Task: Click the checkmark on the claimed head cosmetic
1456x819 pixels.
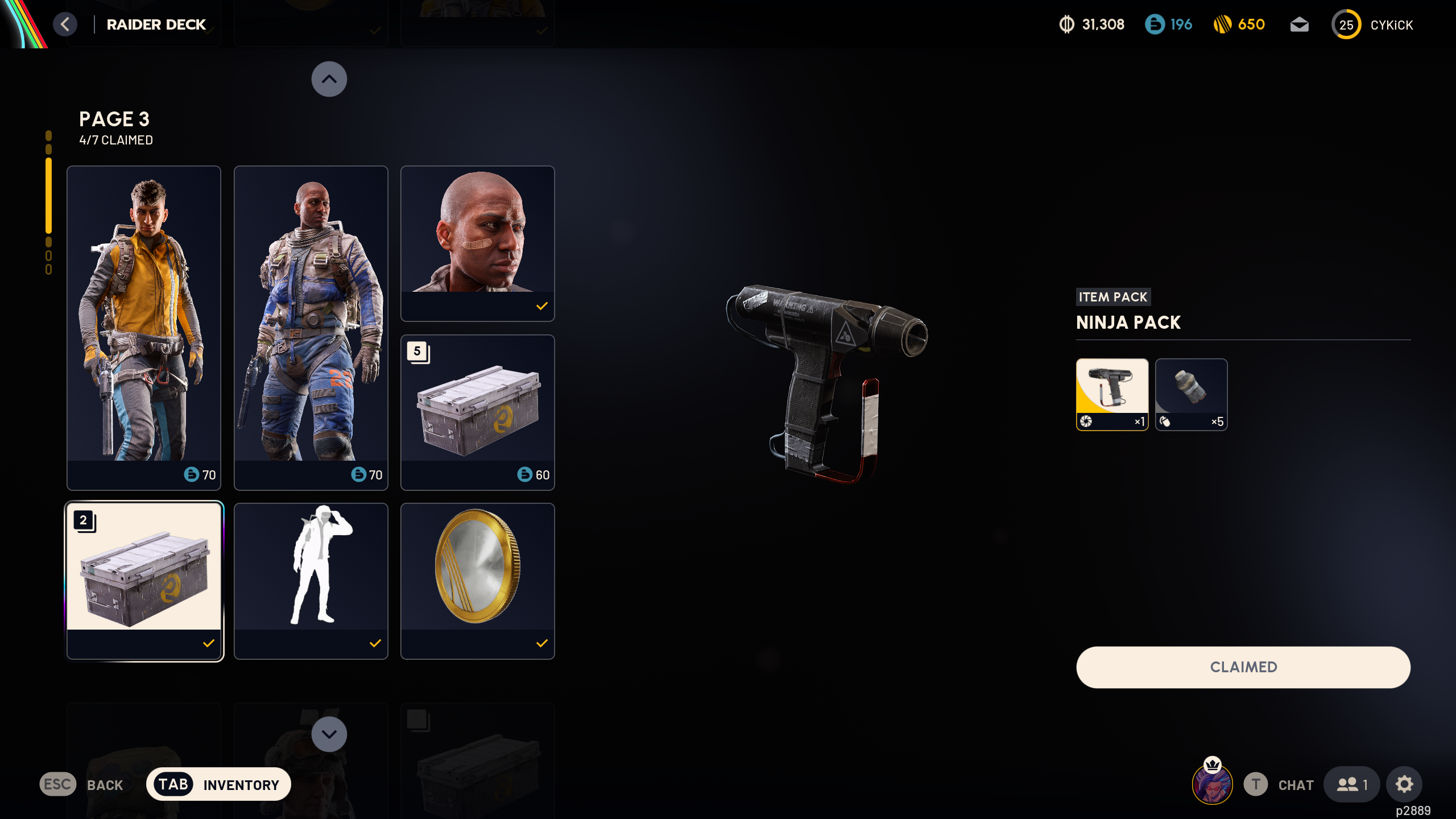Action: [x=541, y=308]
